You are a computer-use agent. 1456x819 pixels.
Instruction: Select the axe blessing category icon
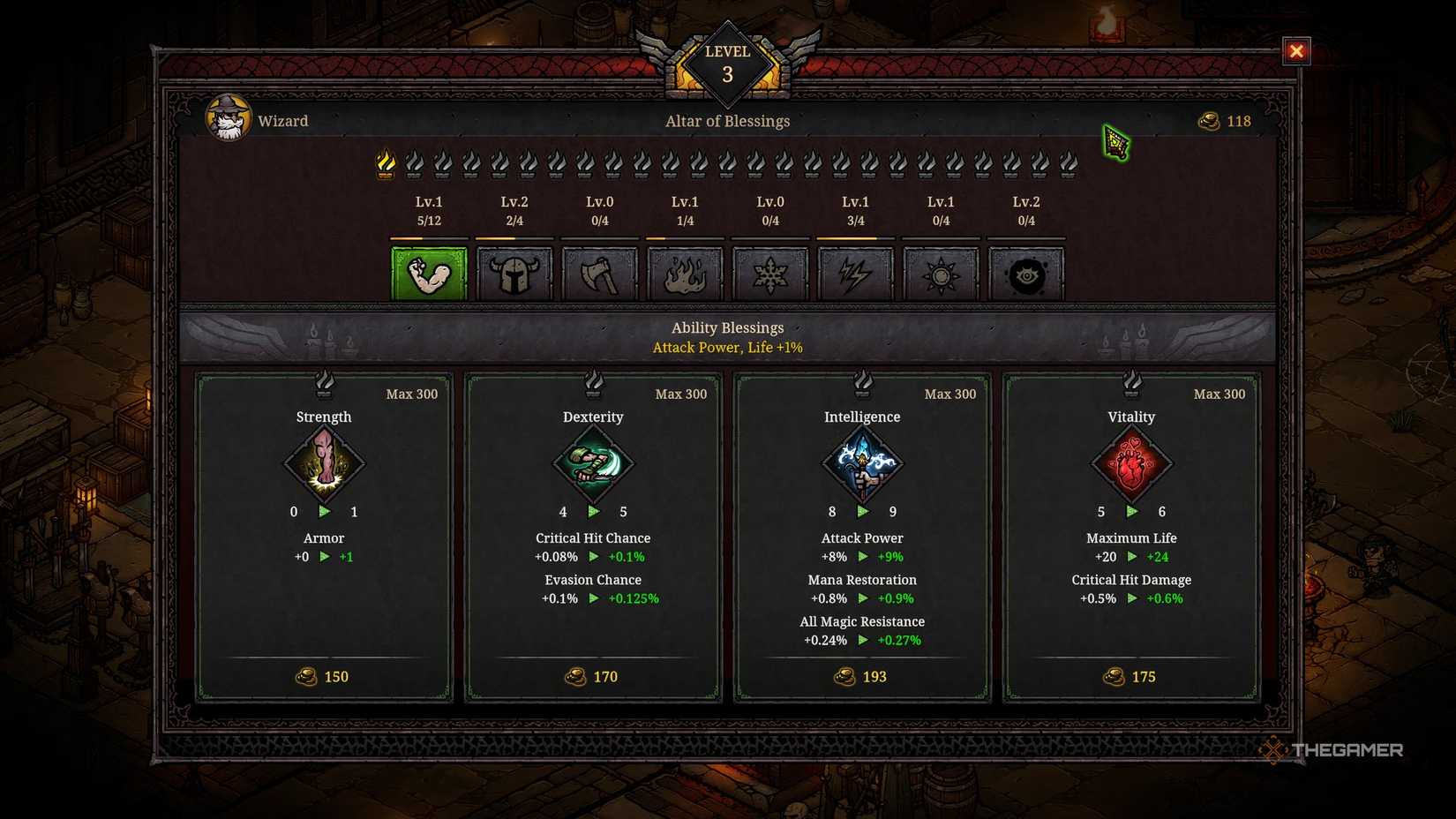(x=600, y=273)
